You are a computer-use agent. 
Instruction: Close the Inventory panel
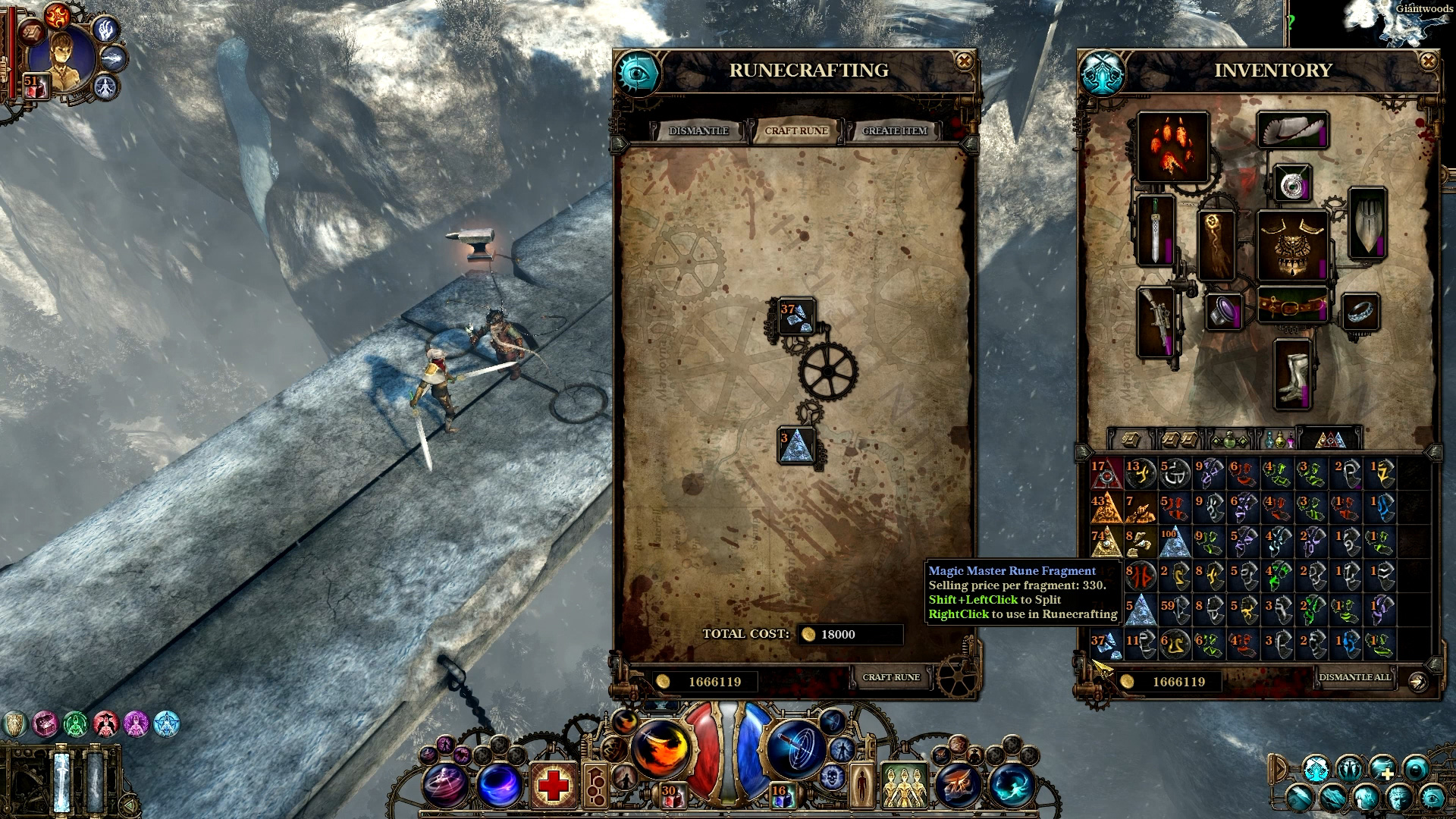point(1428,61)
